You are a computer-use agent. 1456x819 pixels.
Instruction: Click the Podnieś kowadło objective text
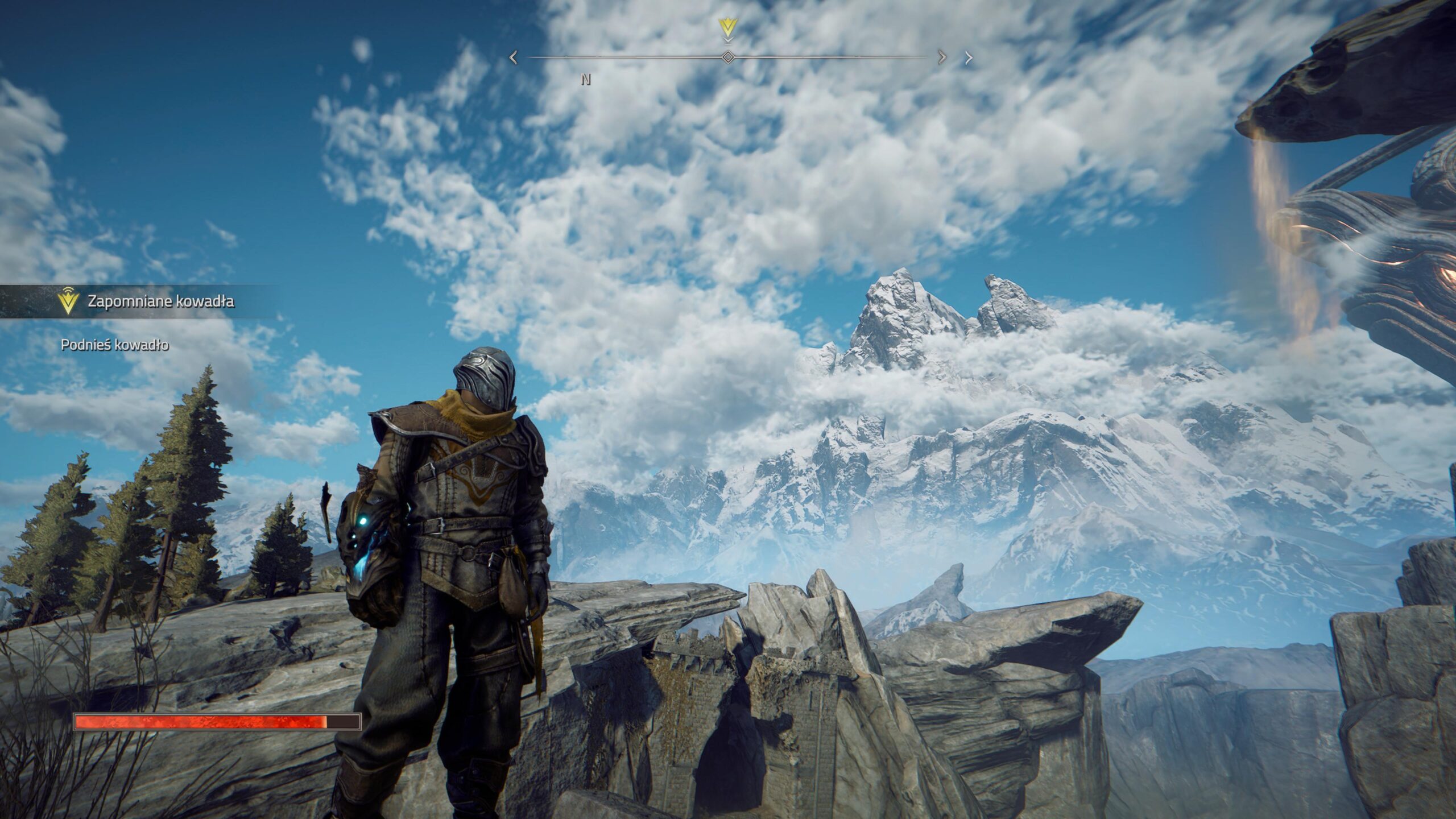[115, 345]
